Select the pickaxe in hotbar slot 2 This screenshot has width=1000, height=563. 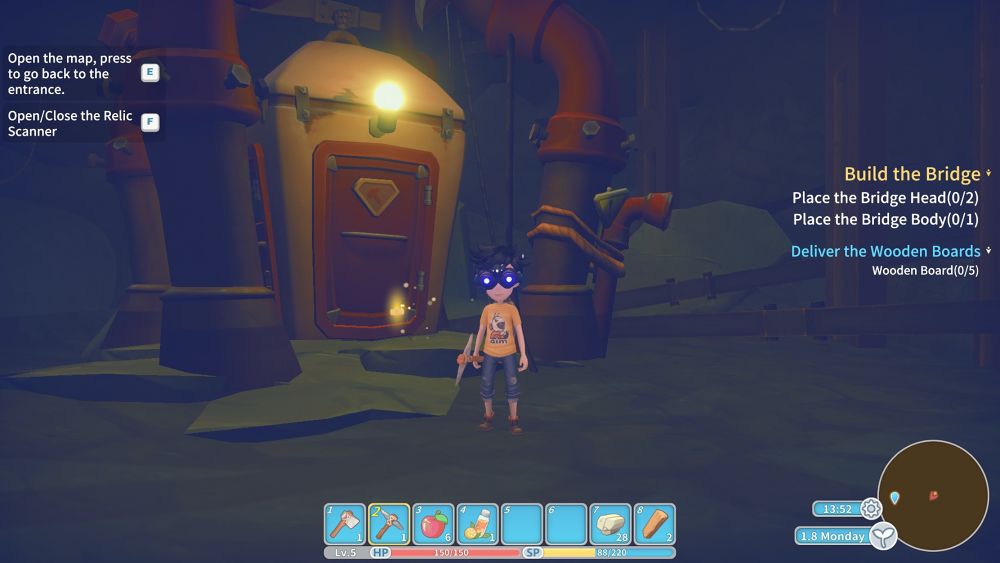389,523
